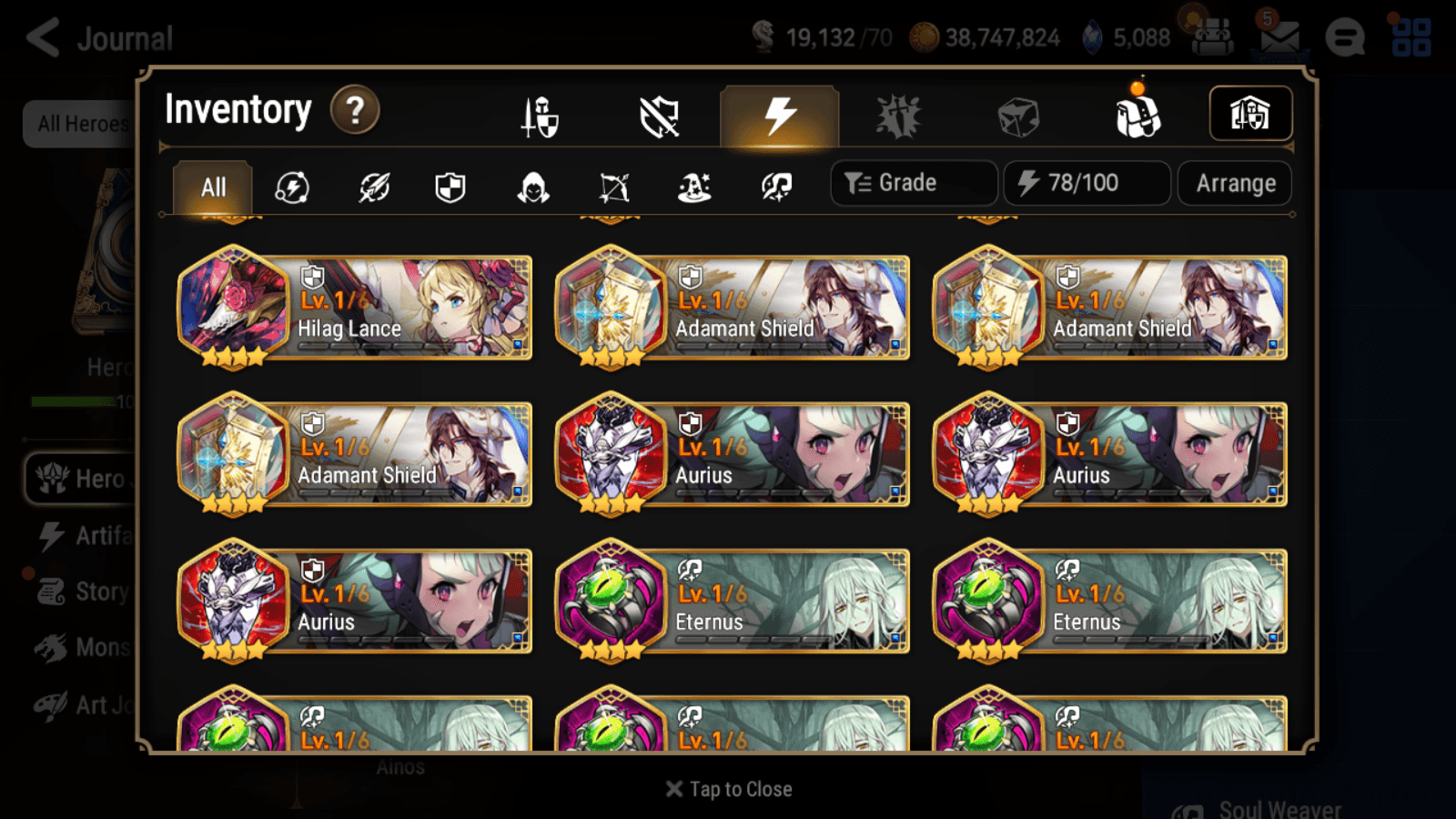Image resolution: width=1456 pixels, height=819 pixels.
Task: Select the Artifact lightning tab
Action: (779, 115)
